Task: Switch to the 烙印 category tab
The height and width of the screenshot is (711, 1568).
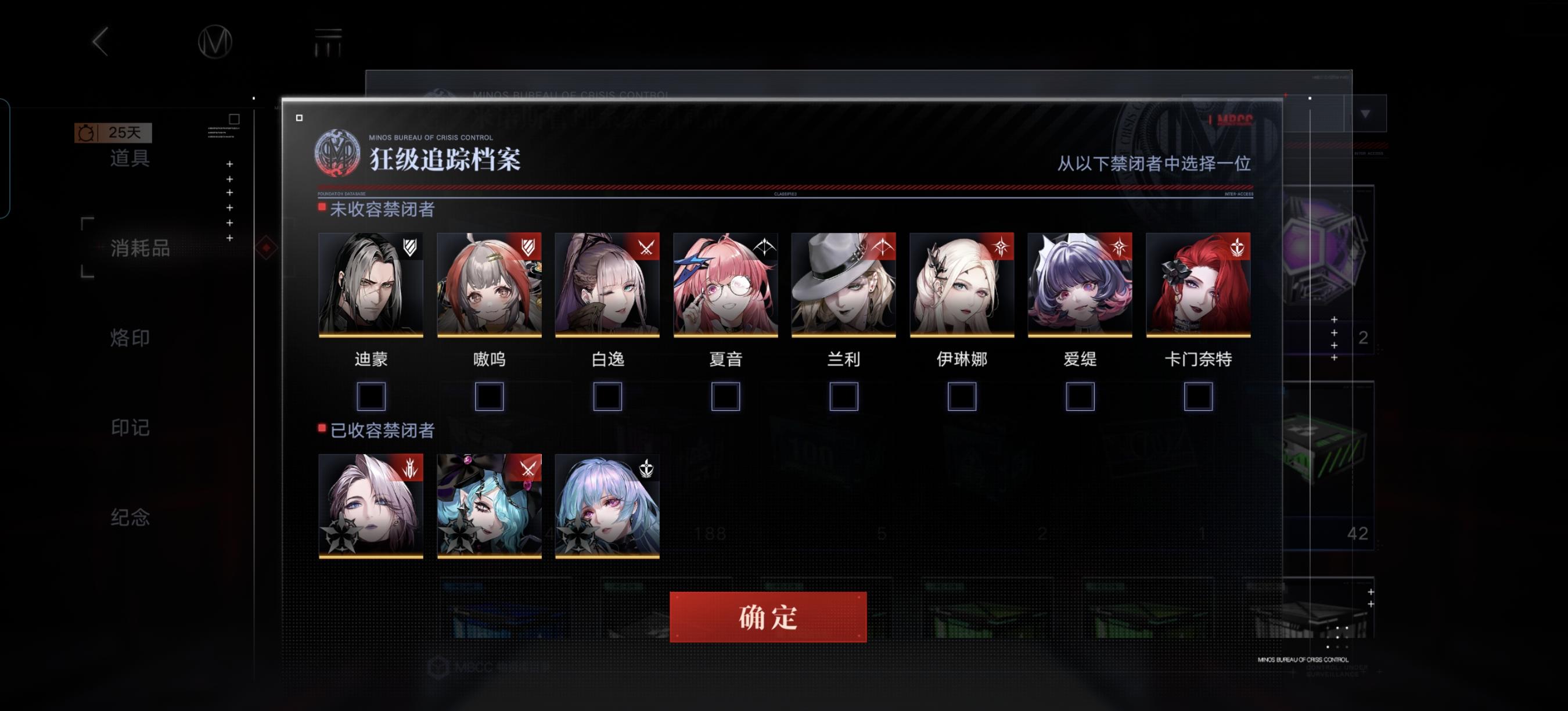Action: point(130,339)
